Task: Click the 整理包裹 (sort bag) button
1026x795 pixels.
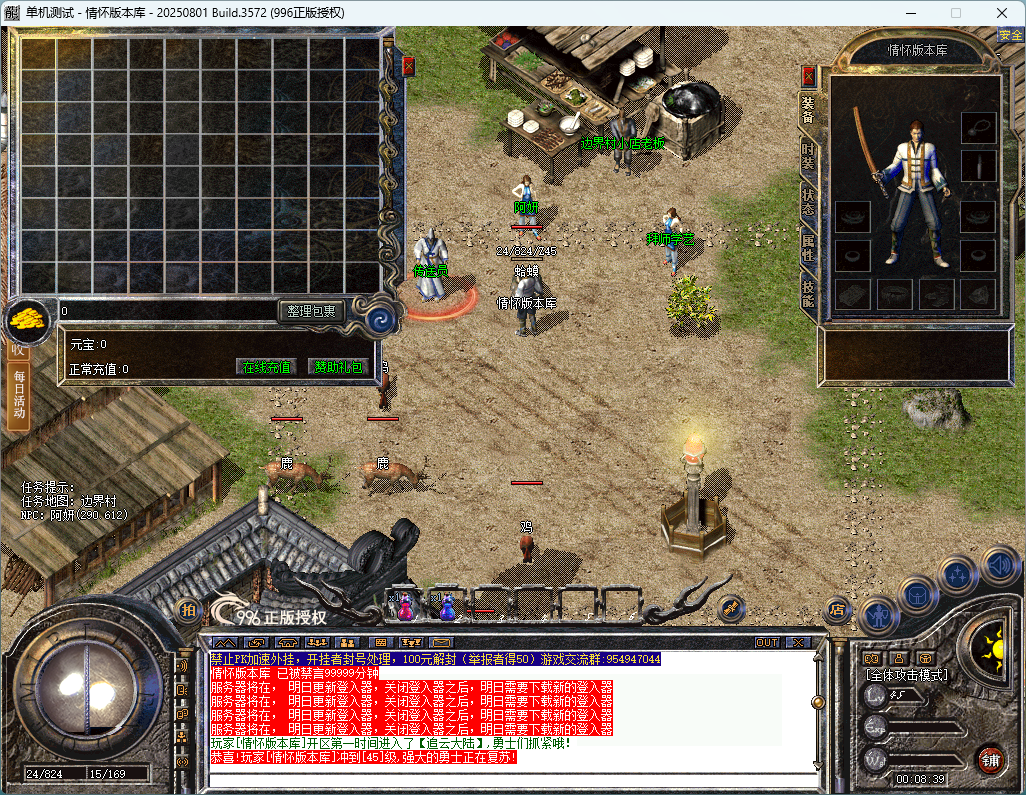Action: (312, 311)
